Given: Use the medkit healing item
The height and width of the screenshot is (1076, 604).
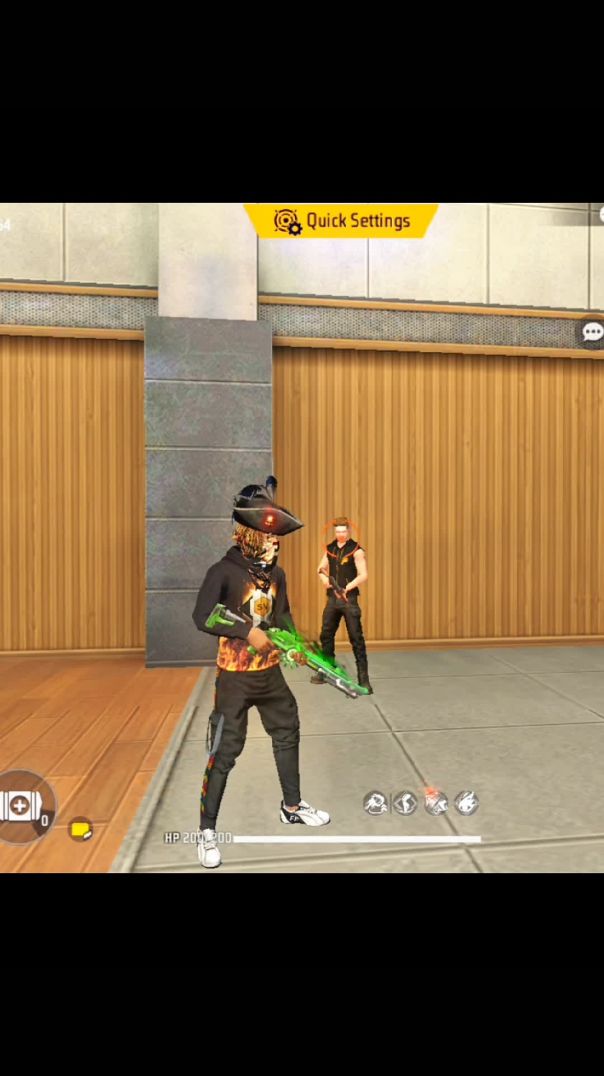Looking at the screenshot, I should tap(20, 806).
